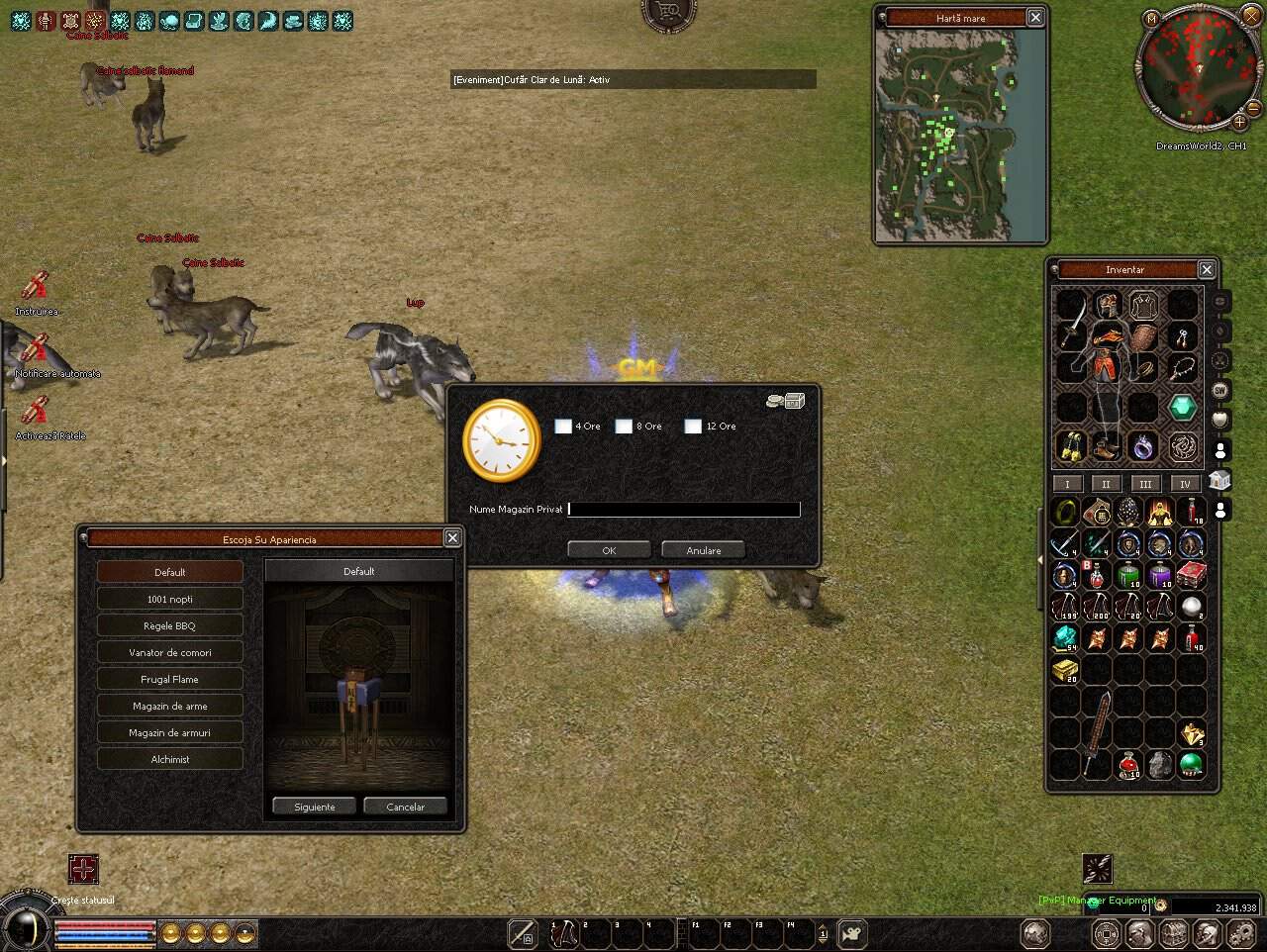The image size is (1267, 952).
Task: Switch to inventory page II
Action: 1106,484
